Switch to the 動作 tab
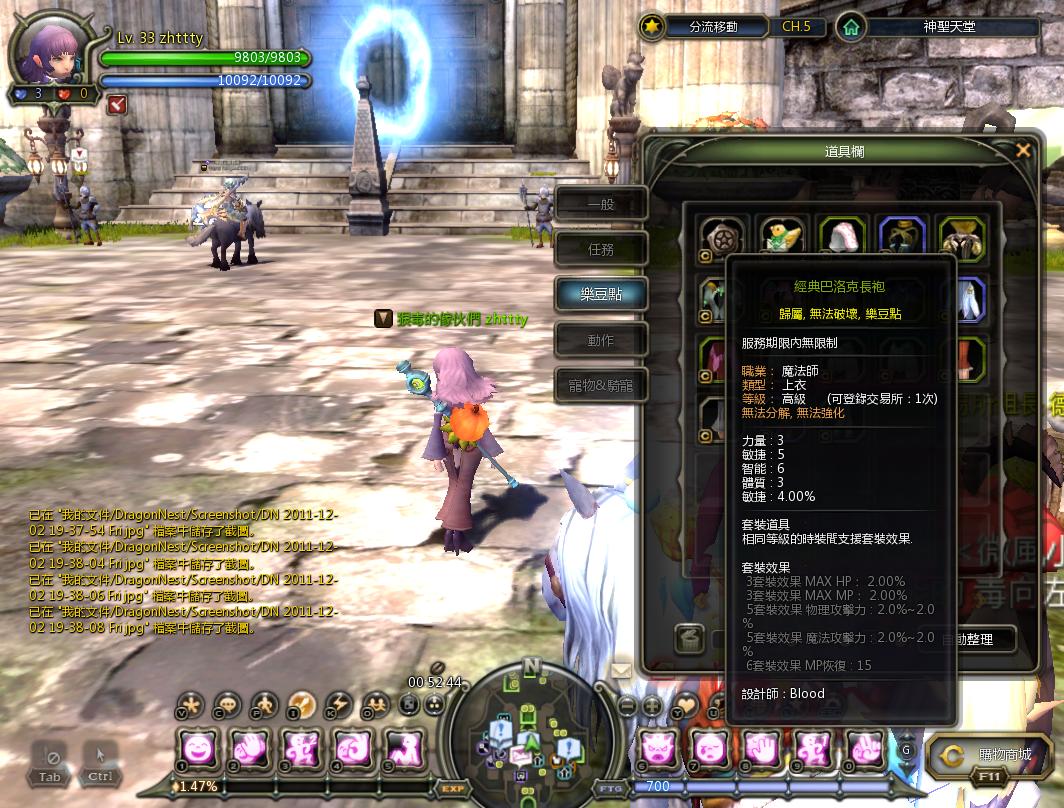 pyautogui.click(x=601, y=340)
